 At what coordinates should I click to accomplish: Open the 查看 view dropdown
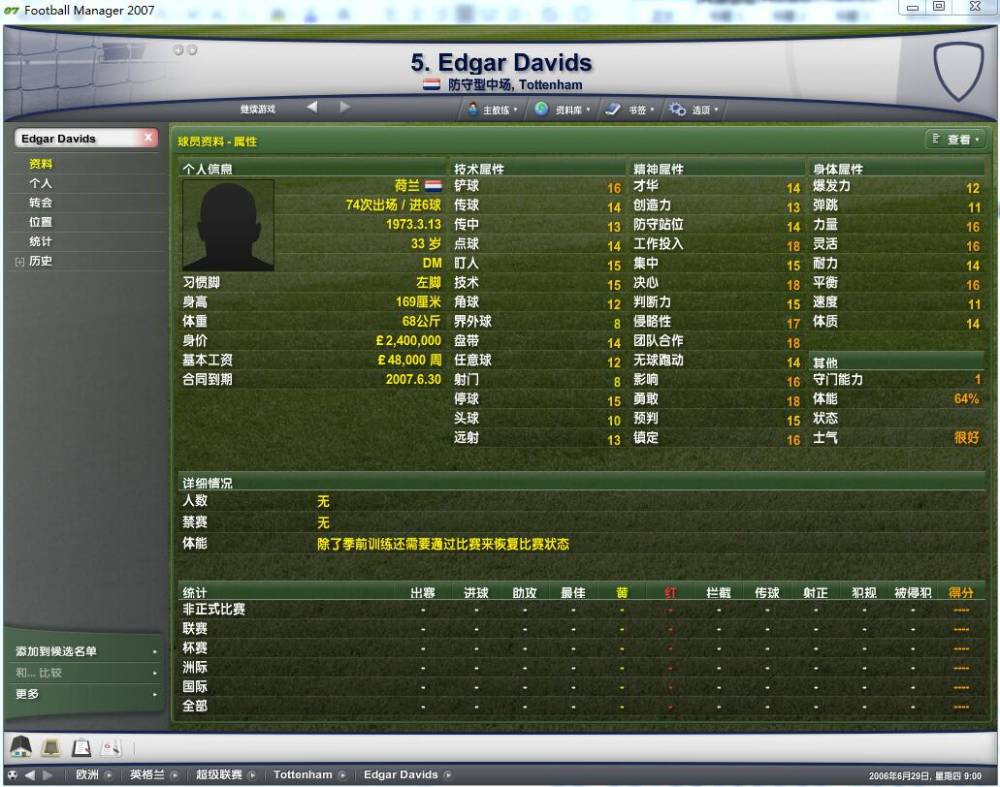click(x=955, y=140)
